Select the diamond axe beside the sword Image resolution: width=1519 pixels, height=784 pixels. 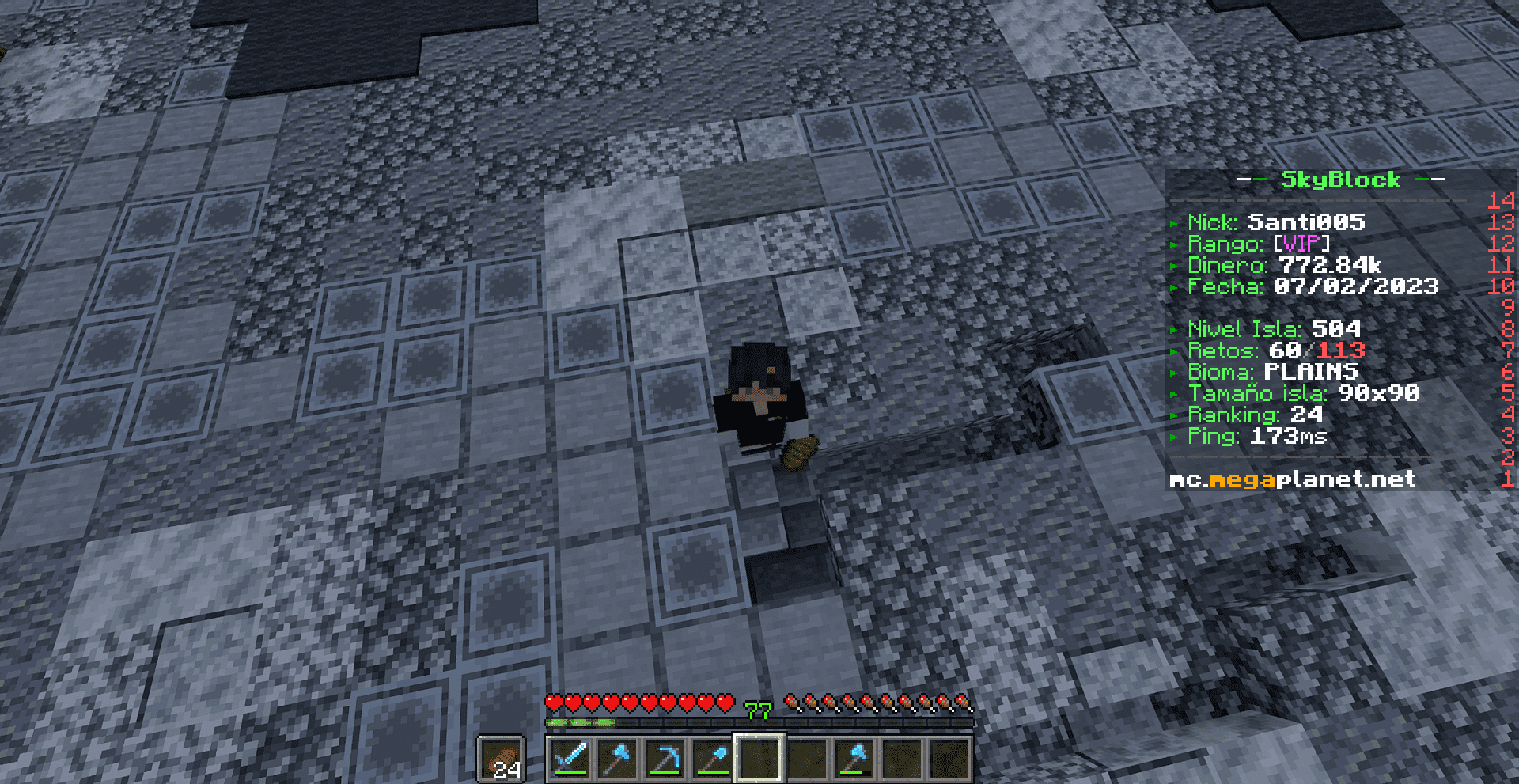point(617,759)
